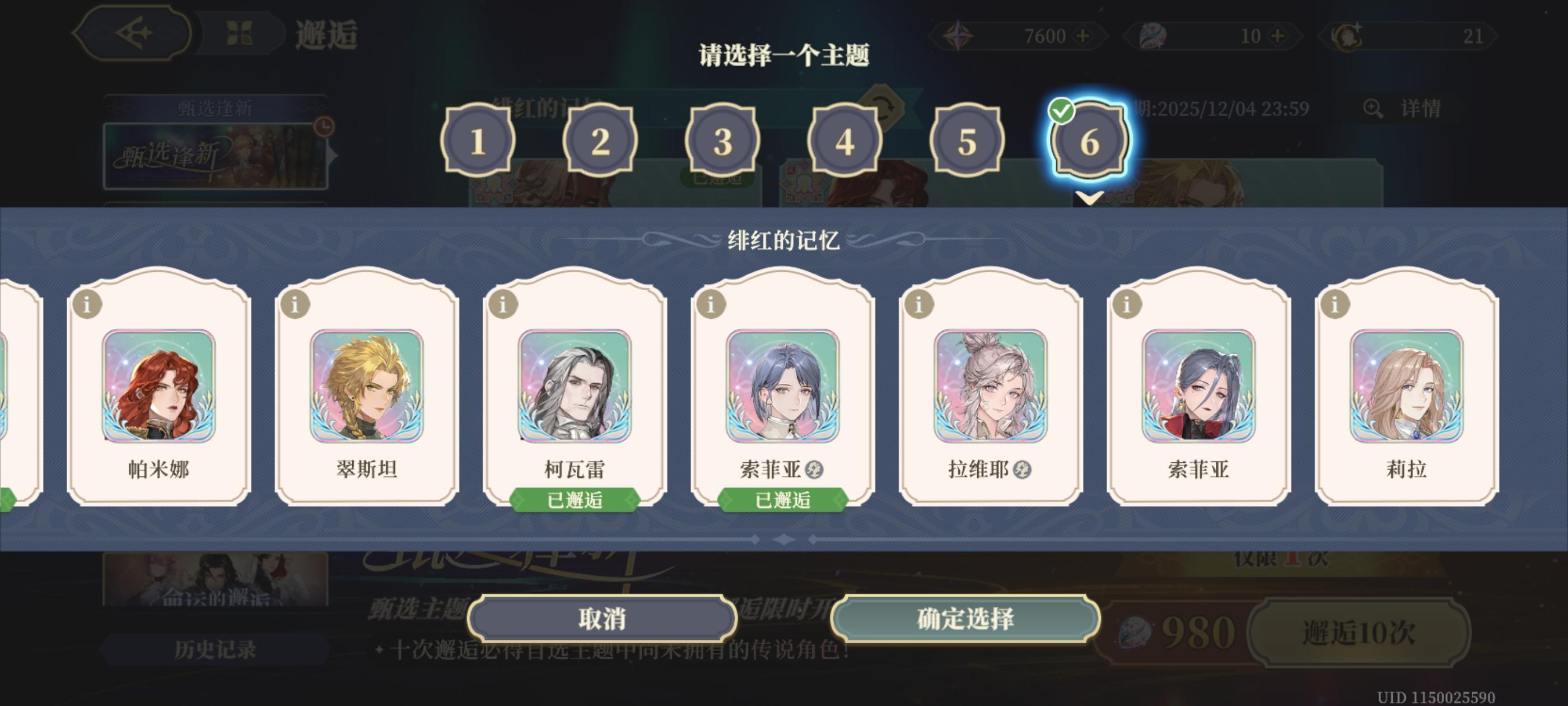Collapse the list via chevron under theme 6
The width and height of the screenshot is (1568, 706).
(1090, 197)
